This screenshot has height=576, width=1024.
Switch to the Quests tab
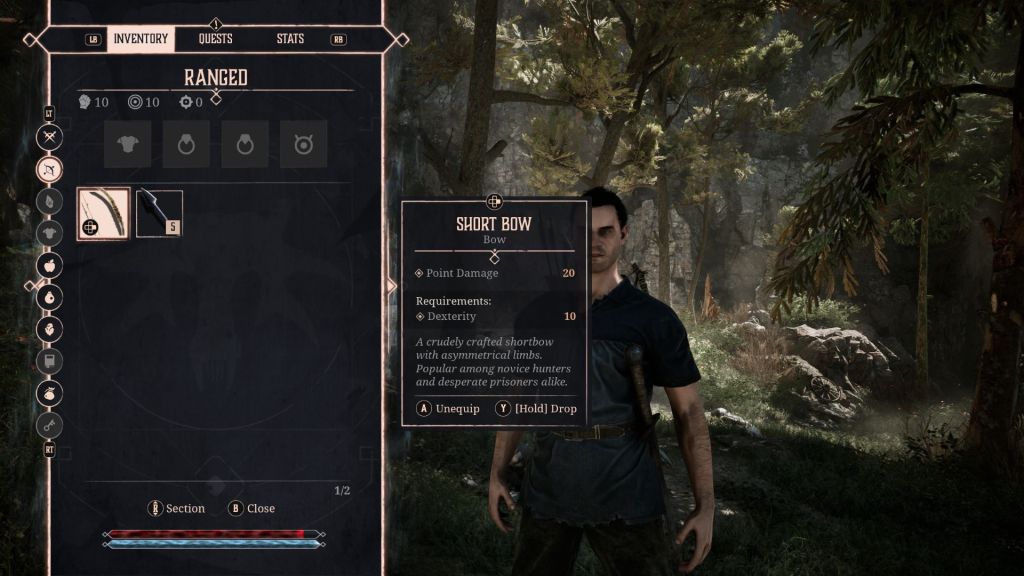215,39
